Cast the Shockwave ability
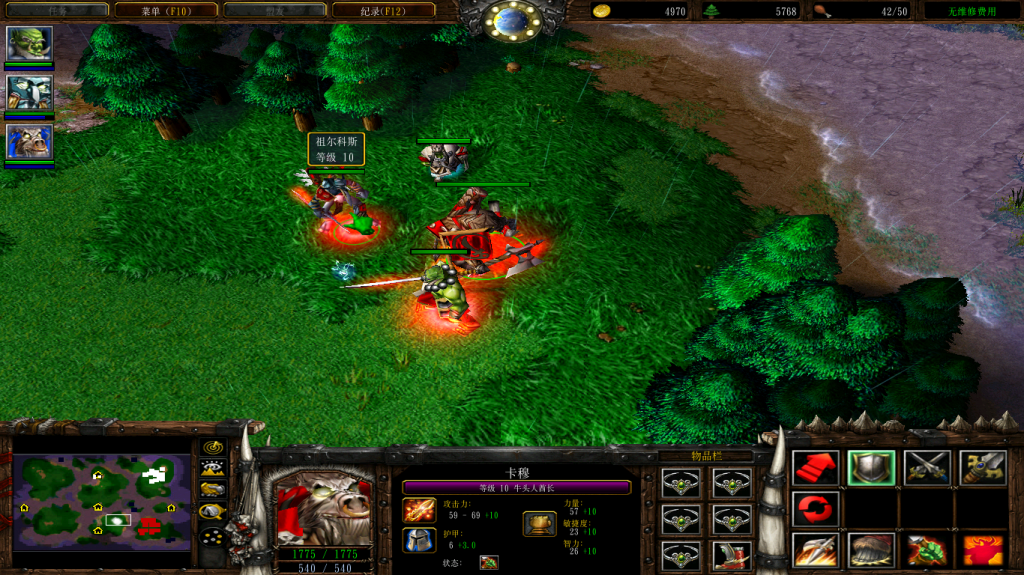The width and height of the screenshot is (1024, 575). 815,549
